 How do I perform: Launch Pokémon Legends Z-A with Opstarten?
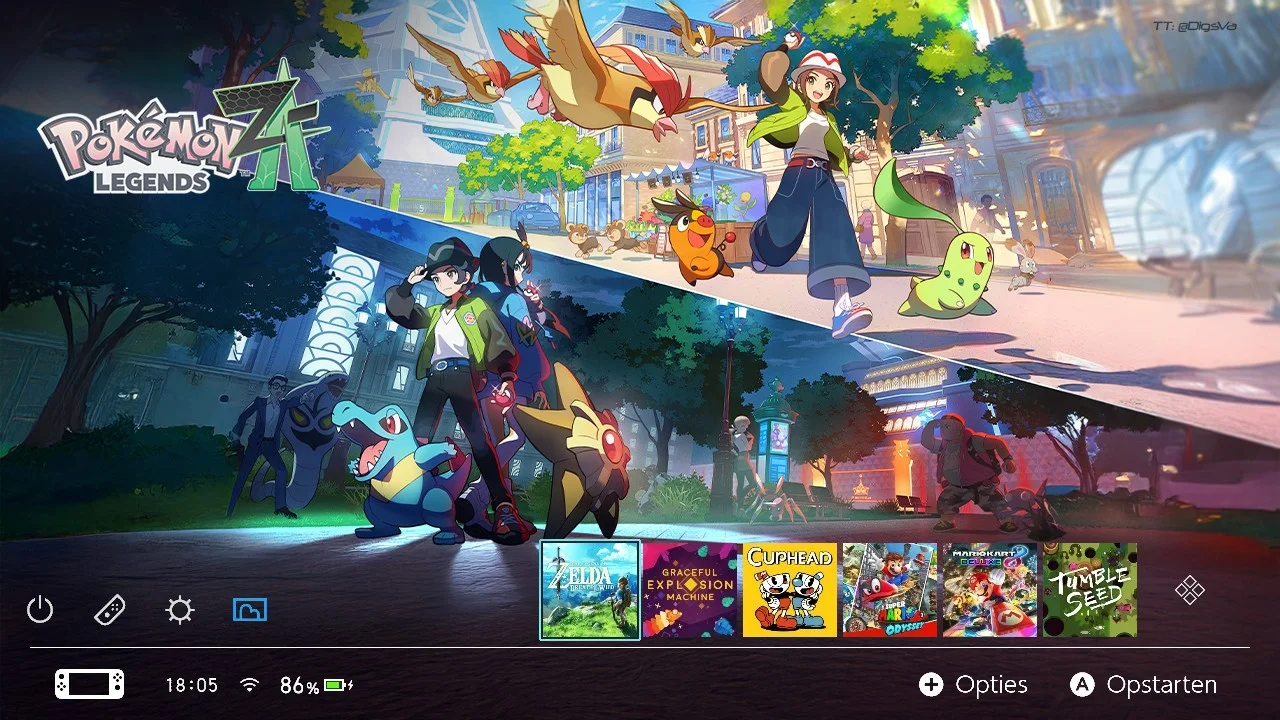[1160, 685]
